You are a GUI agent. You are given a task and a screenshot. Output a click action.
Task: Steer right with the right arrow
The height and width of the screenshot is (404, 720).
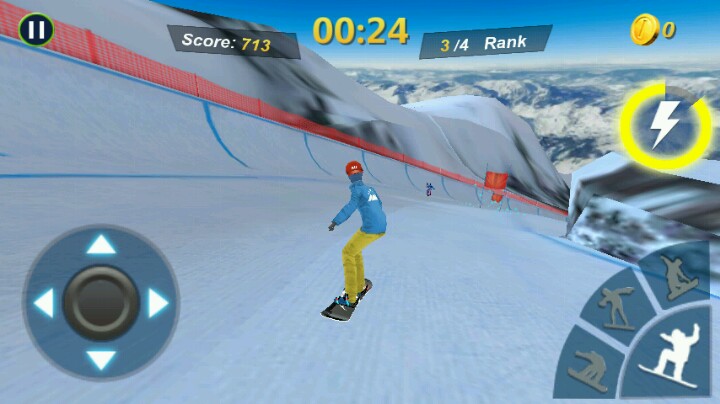(x=158, y=302)
